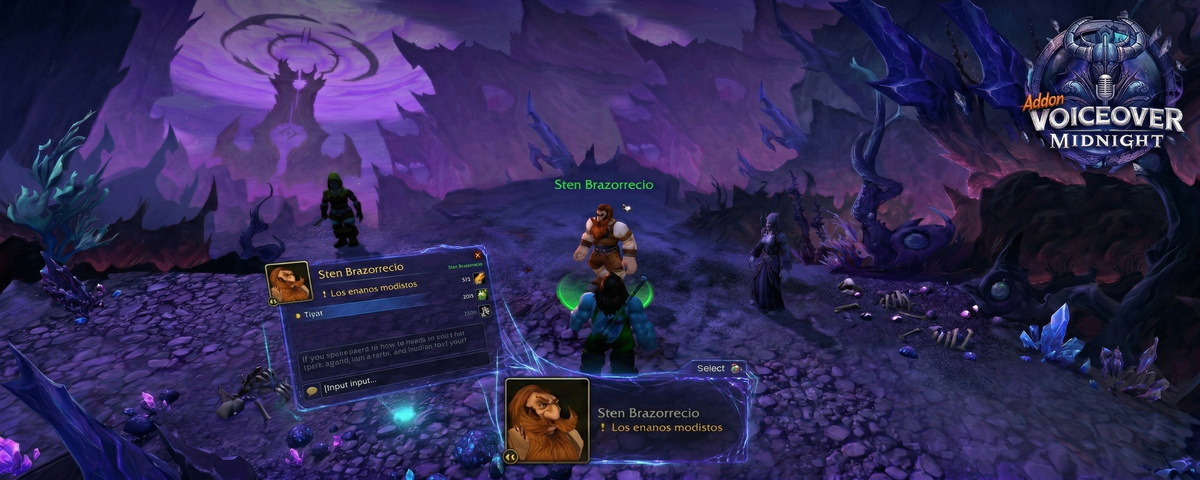Choose the green 2015 reward icon

(482, 295)
